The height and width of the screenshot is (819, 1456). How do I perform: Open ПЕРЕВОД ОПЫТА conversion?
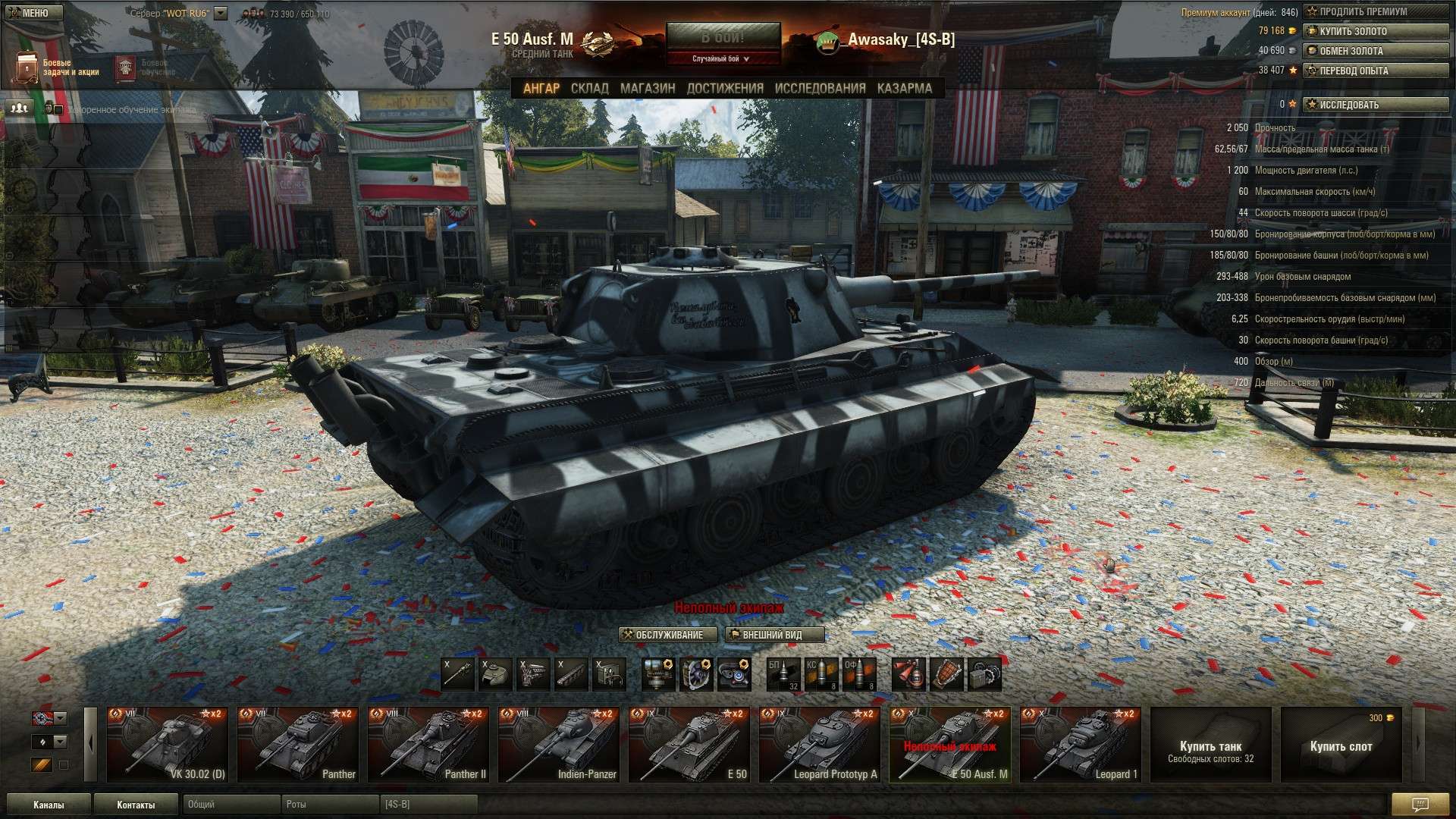1375,71
